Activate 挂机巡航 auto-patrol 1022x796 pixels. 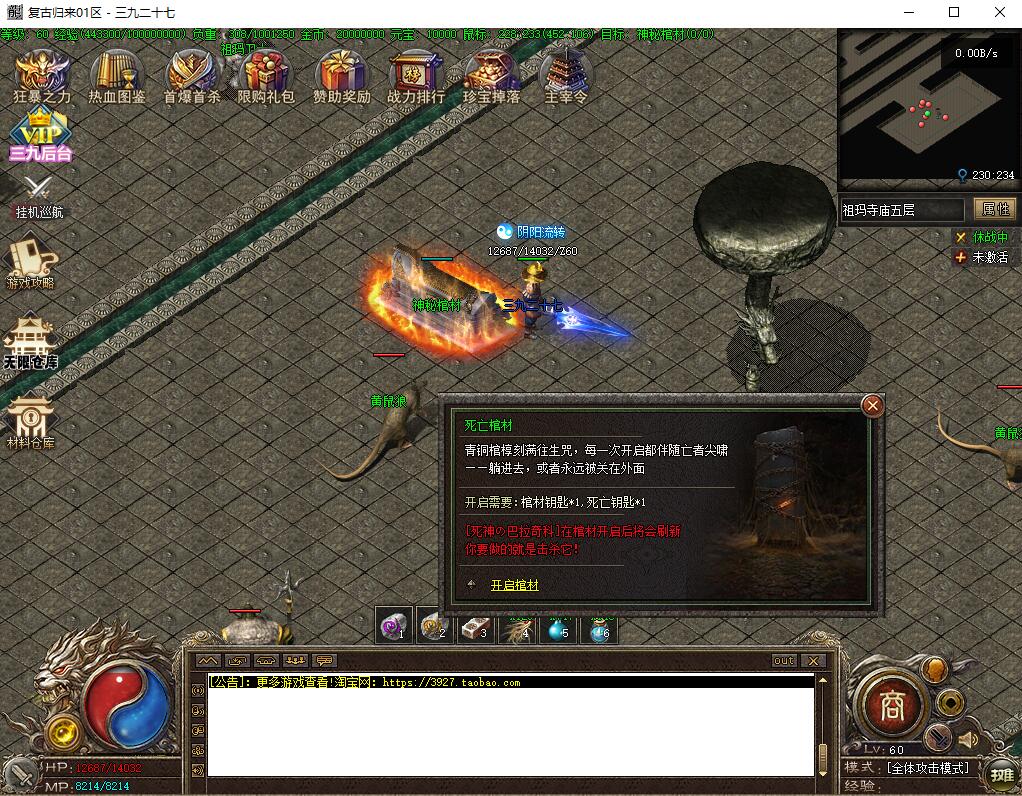38,195
